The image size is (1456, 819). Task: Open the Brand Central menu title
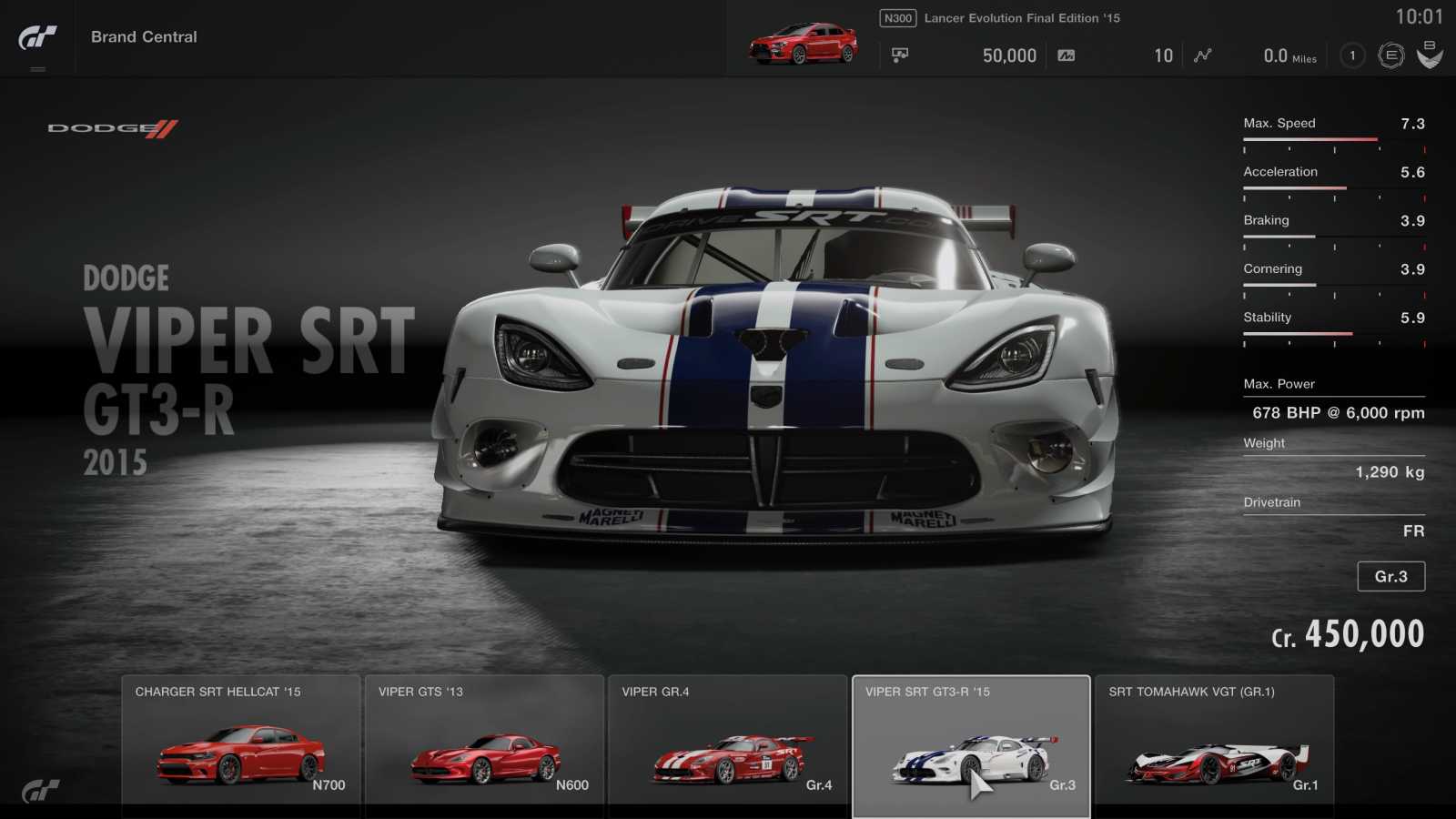143,36
